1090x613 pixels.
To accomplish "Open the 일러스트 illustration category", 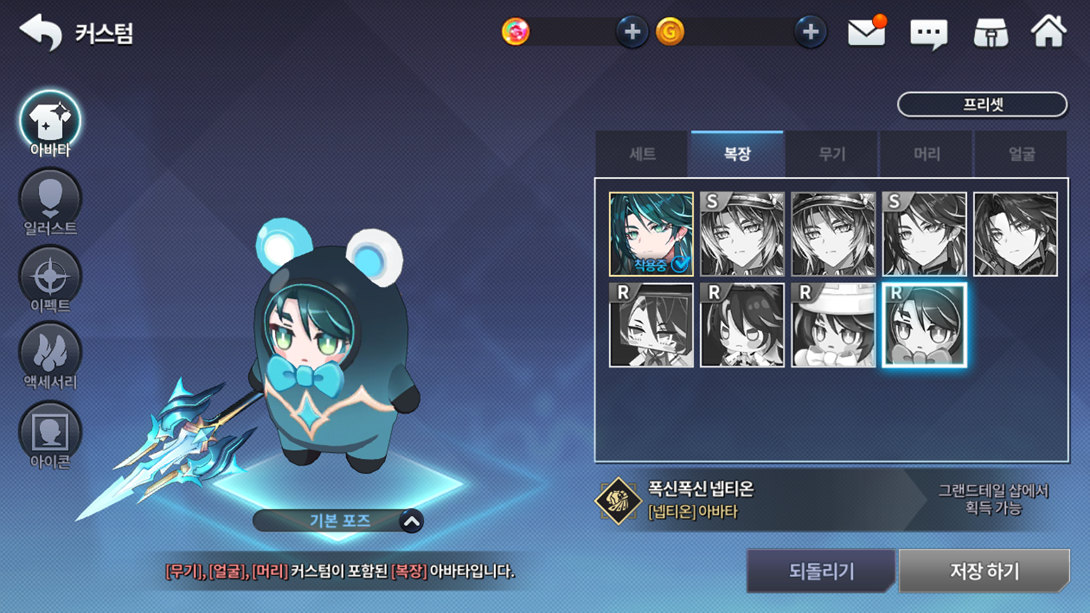I will (x=50, y=204).
